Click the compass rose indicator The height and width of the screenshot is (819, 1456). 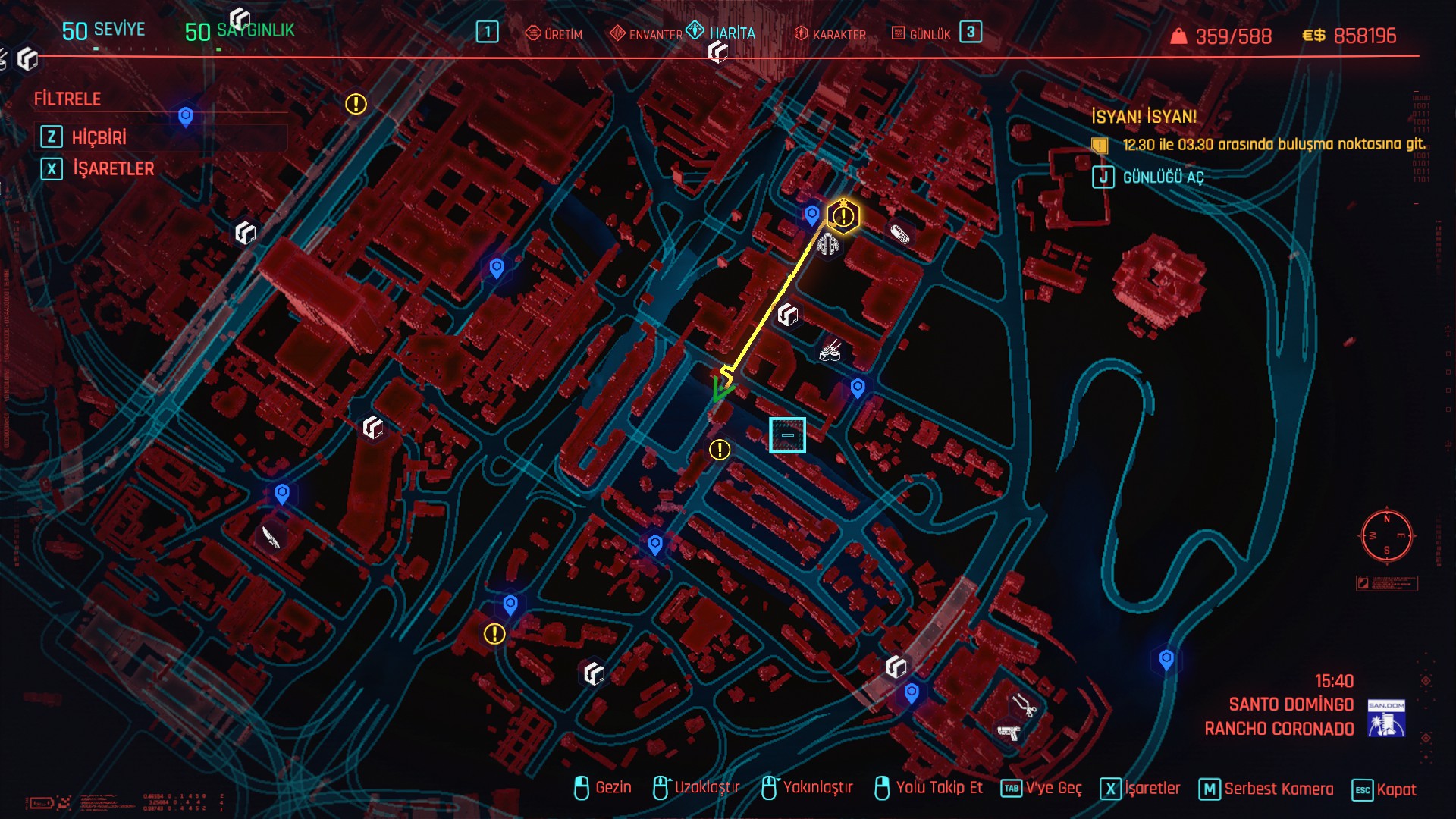click(x=1386, y=536)
